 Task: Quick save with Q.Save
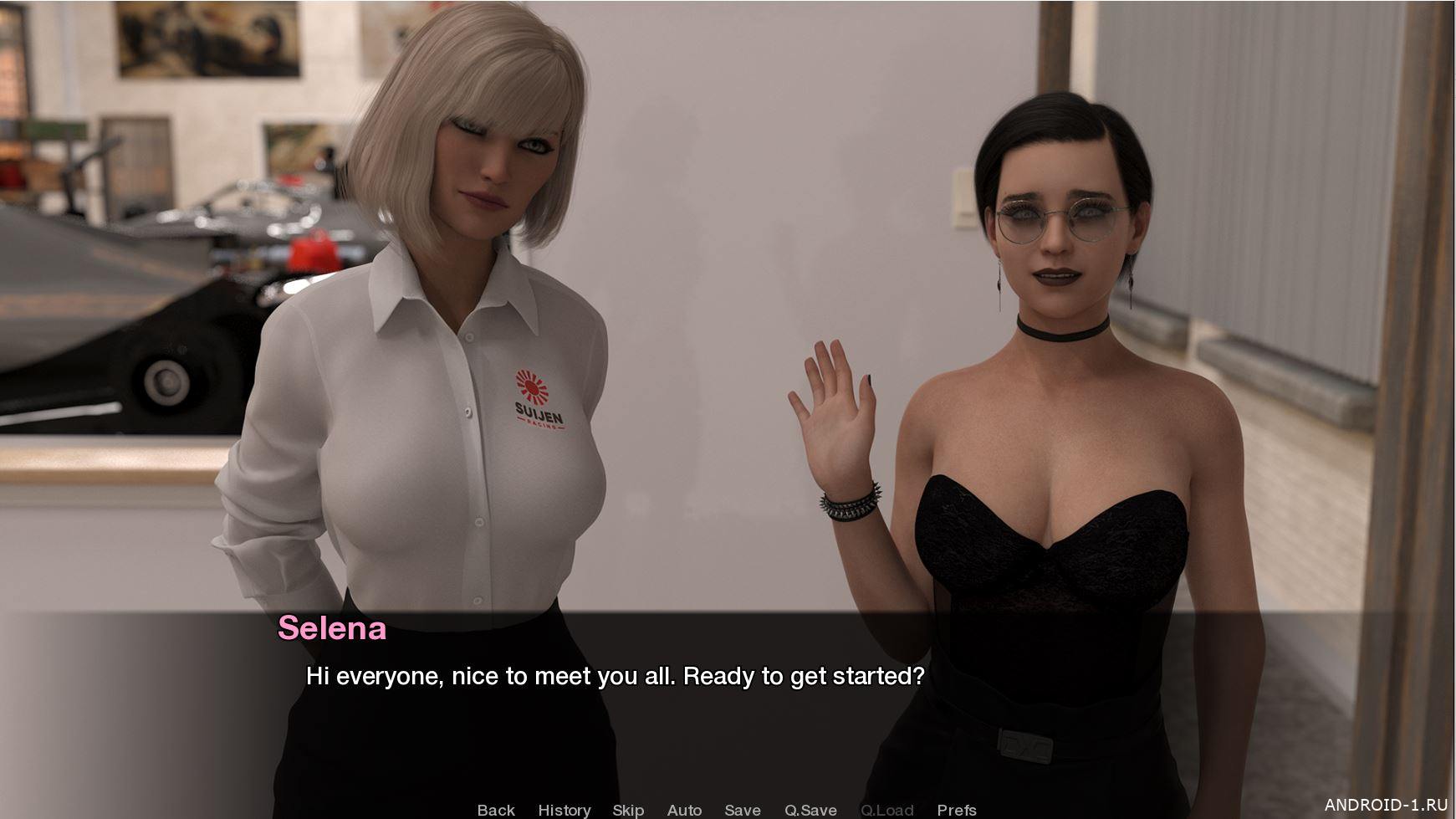810,810
